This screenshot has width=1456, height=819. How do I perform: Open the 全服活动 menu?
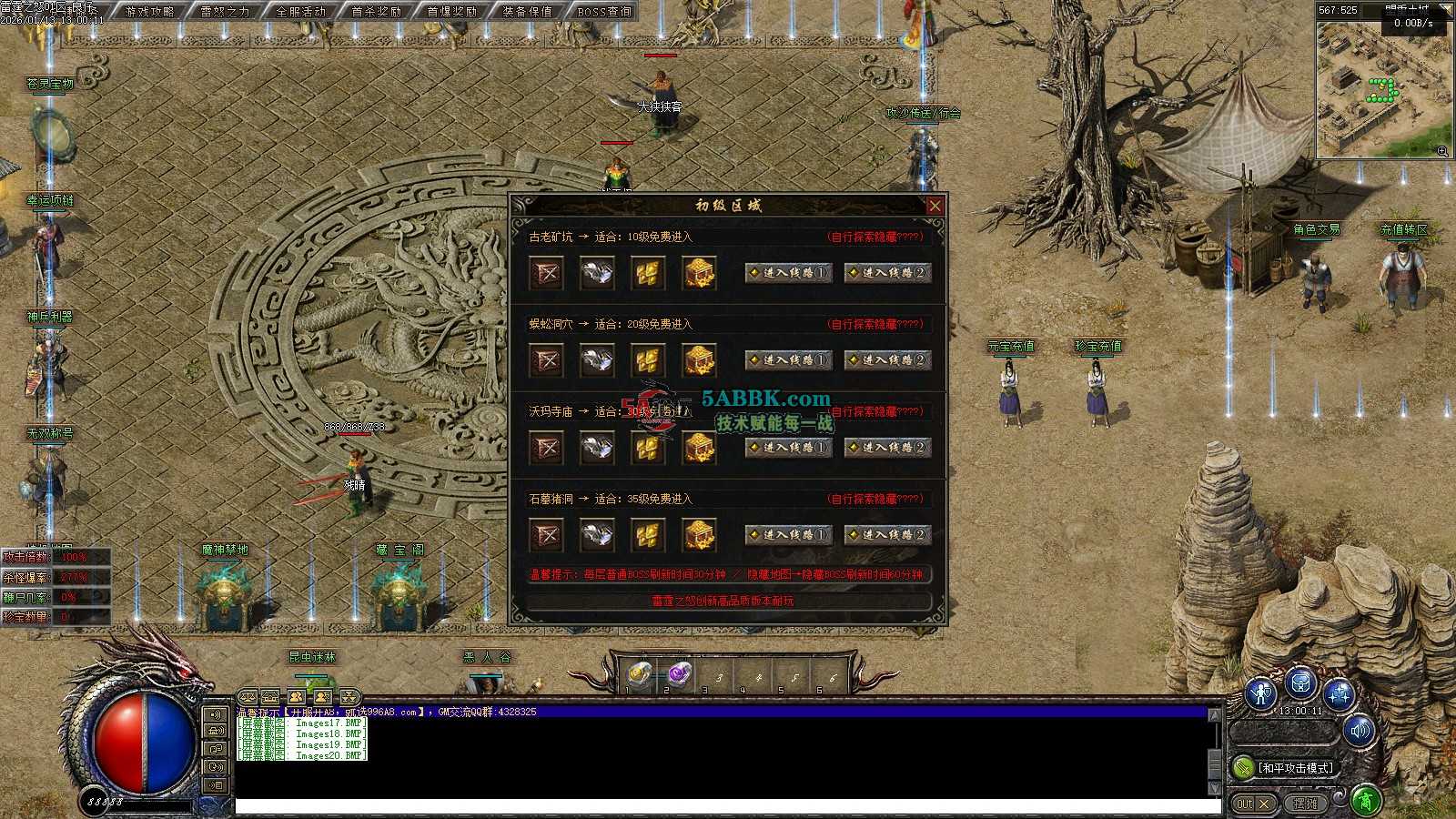coord(300,12)
